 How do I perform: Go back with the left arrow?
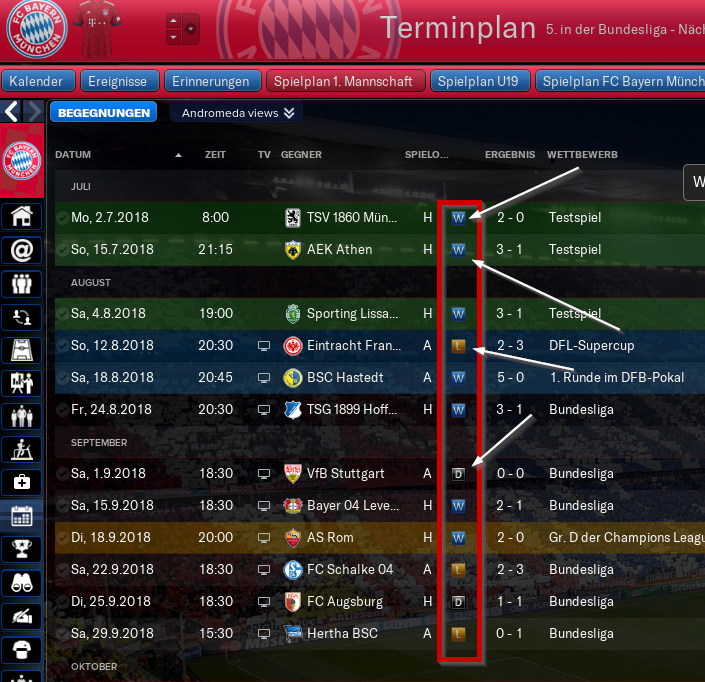click(x=11, y=111)
